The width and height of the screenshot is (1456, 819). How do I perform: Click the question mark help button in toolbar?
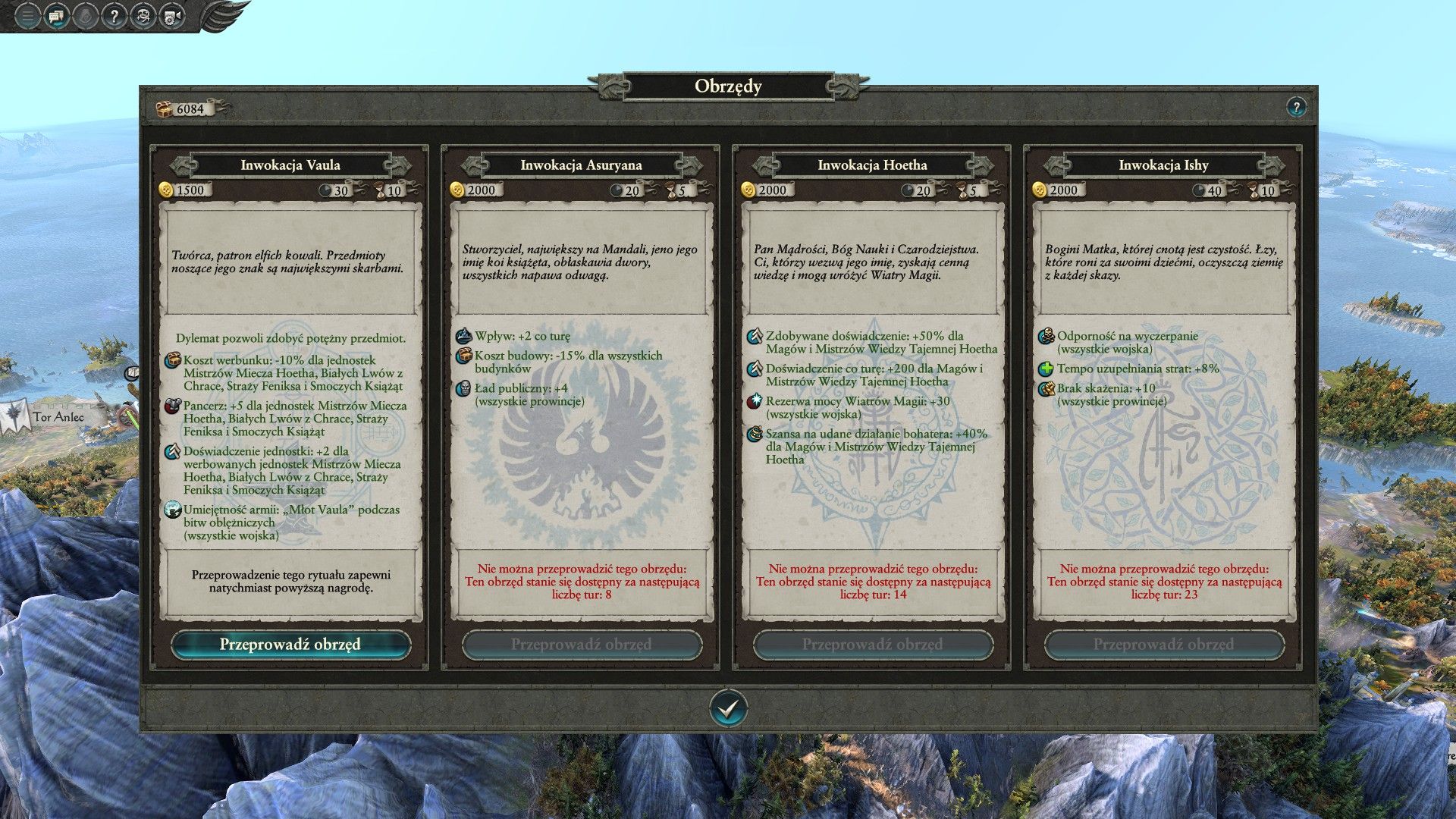point(114,15)
